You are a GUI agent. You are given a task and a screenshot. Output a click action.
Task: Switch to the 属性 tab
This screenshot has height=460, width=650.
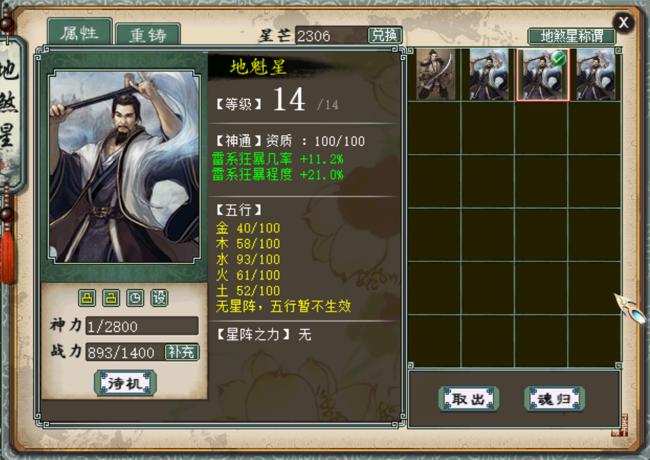(78, 32)
